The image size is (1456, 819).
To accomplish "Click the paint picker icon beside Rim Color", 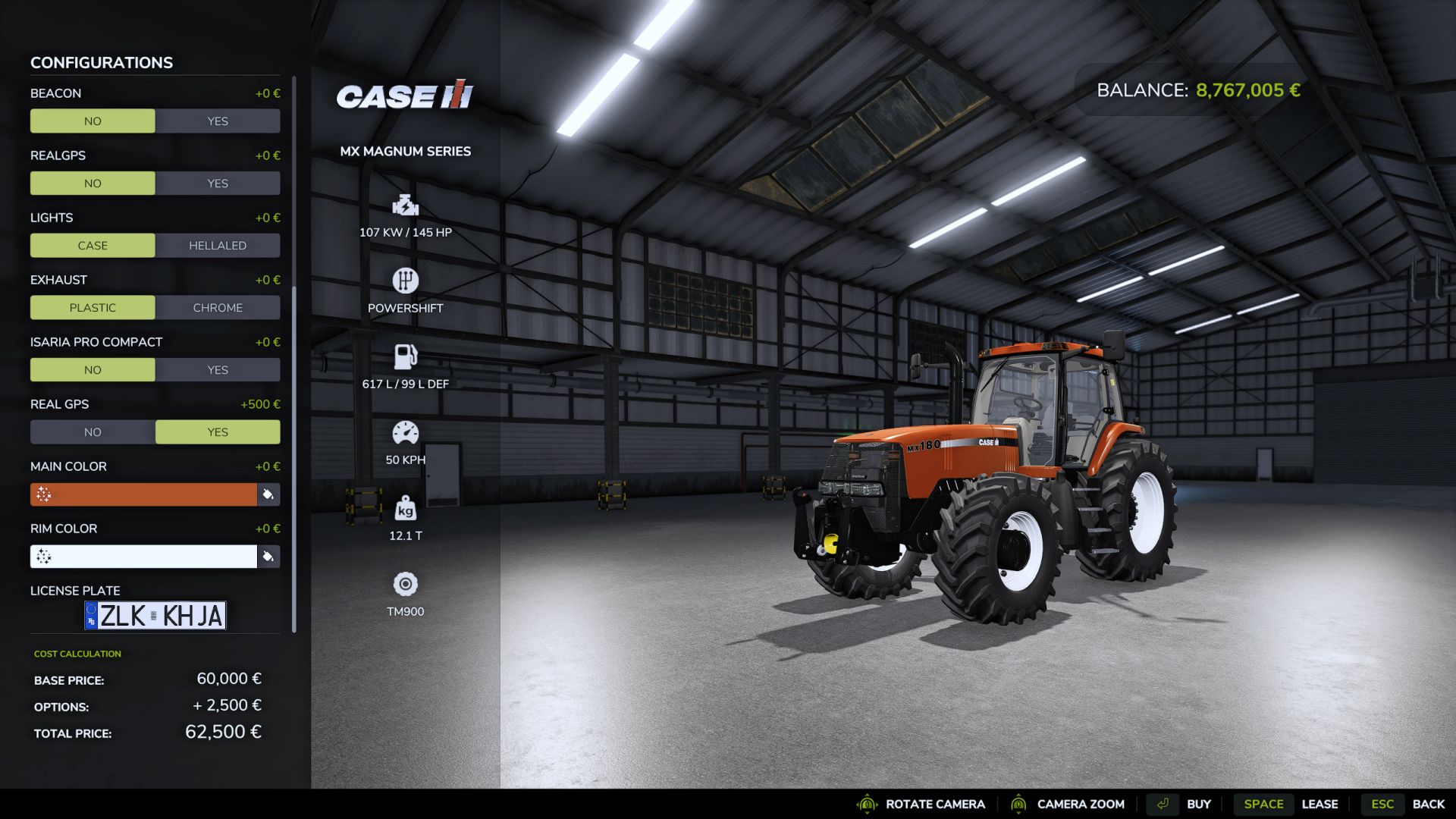I will pyautogui.click(x=268, y=557).
